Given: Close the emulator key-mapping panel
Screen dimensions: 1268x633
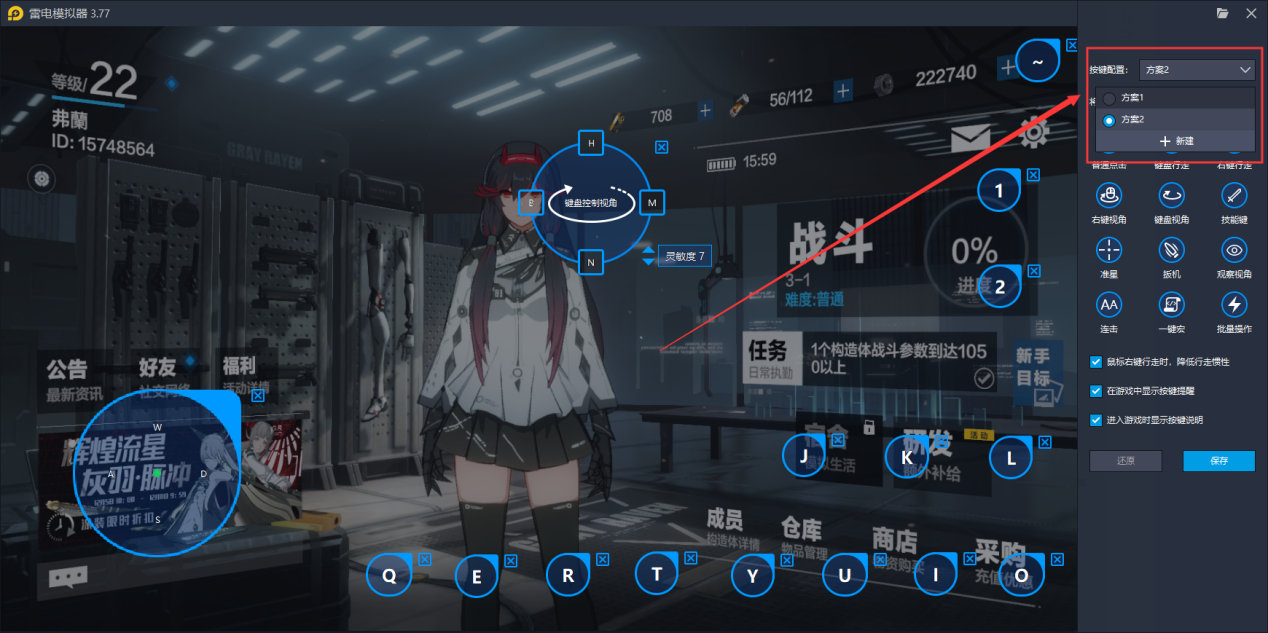Looking at the screenshot, I should pos(1250,13).
